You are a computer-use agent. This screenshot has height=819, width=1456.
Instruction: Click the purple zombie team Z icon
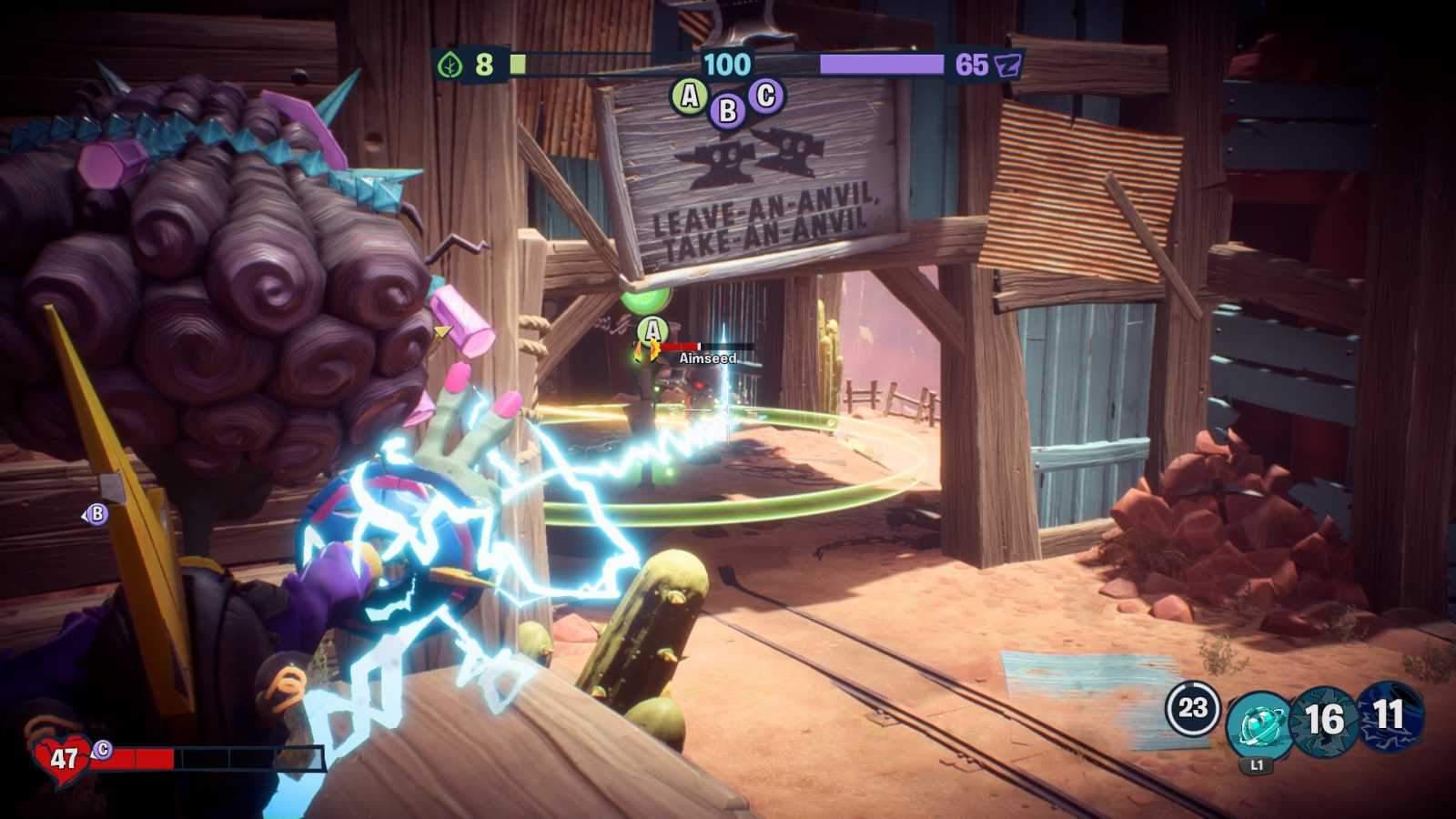tap(1008, 65)
